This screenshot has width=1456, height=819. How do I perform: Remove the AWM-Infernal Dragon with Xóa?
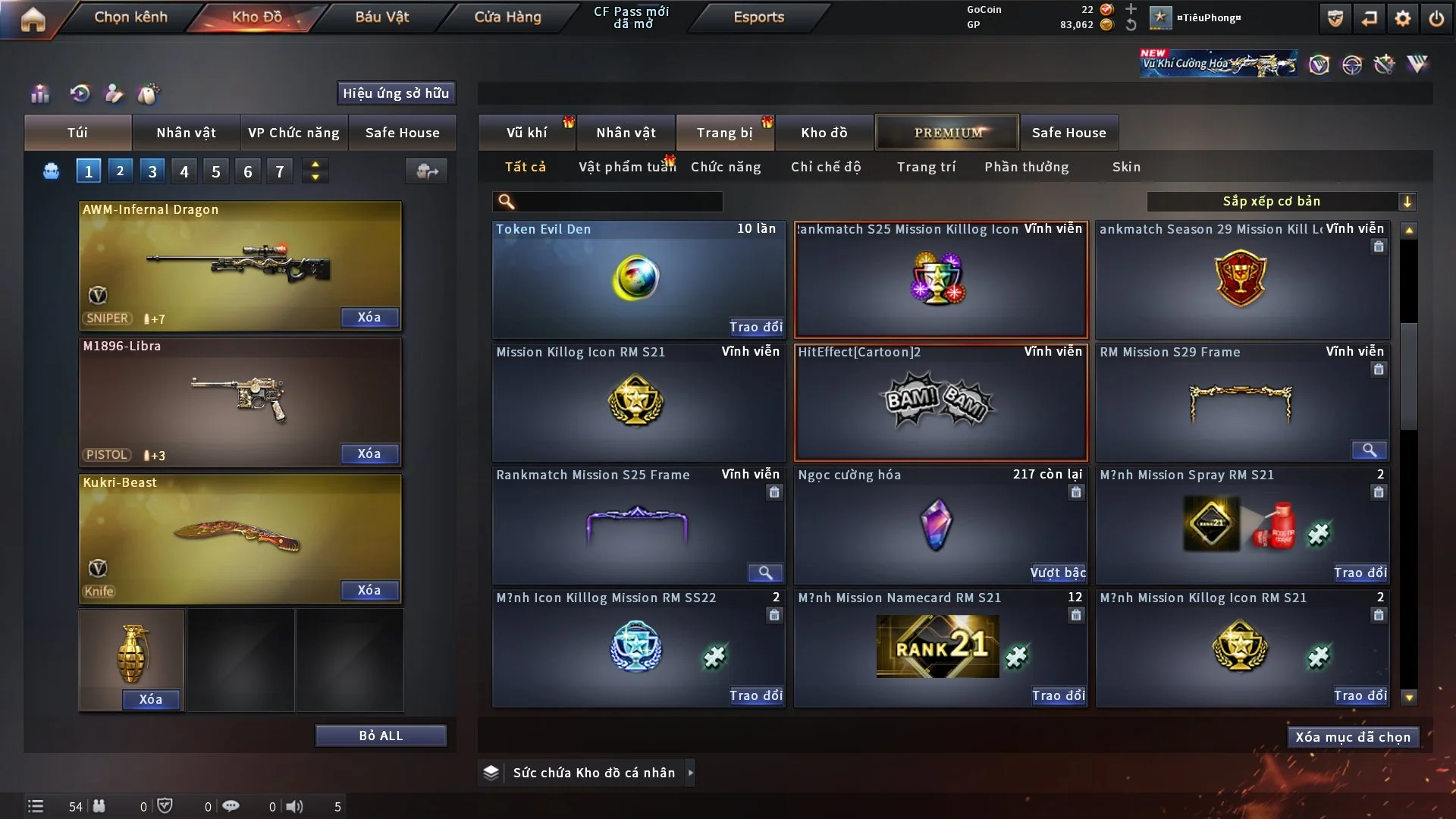point(369,317)
